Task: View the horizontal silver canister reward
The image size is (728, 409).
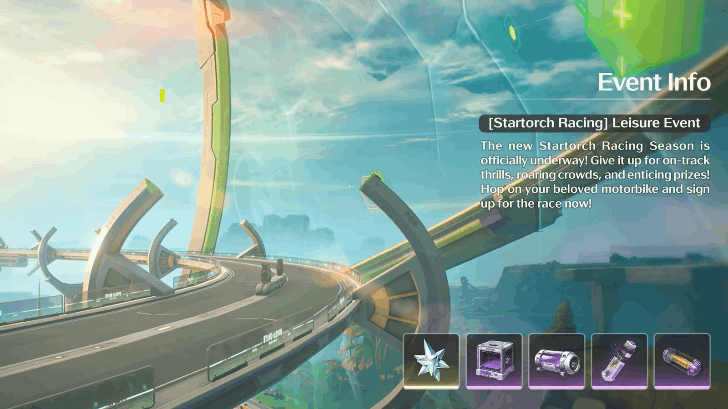Action: coord(556,360)
